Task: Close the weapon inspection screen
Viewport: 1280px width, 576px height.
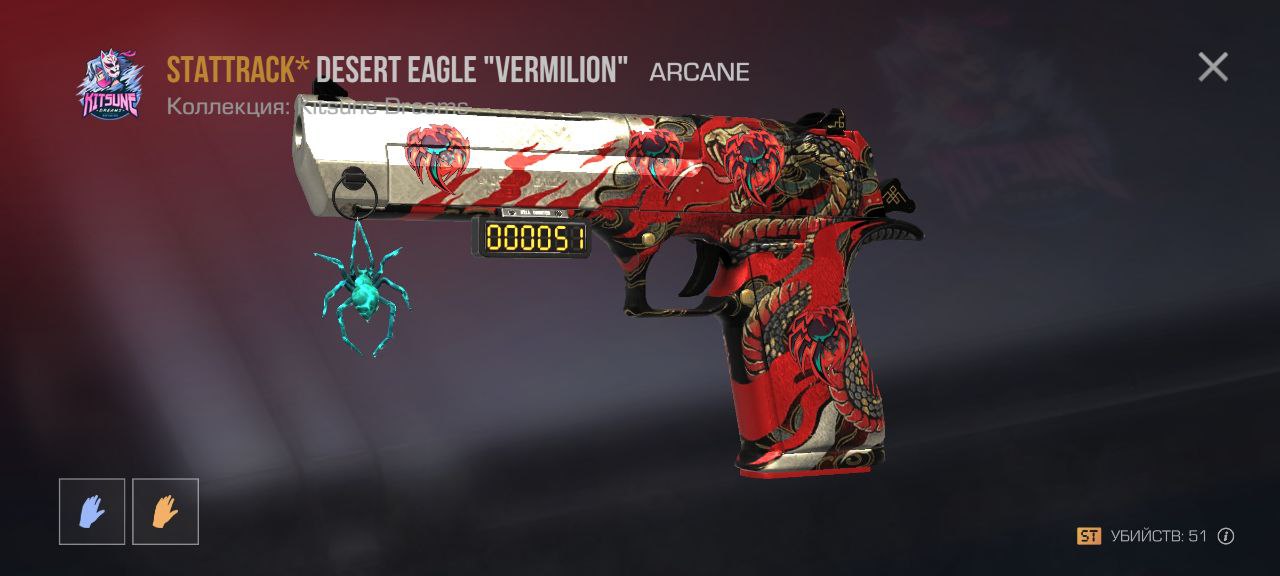Action: click(x=1213, y=67)
